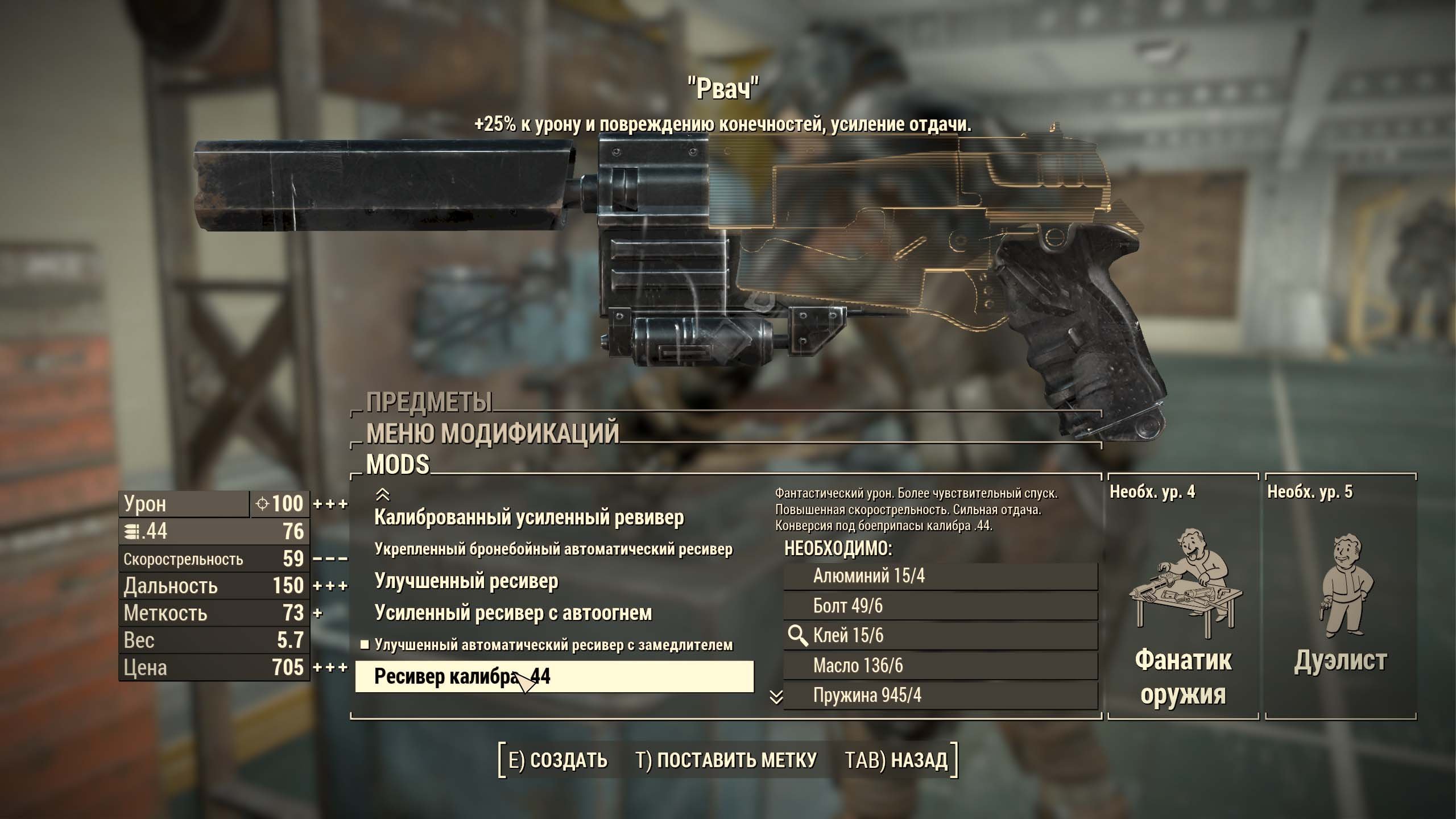
Task: Click ПОСТАВИТЬ МЕТКУ to tag components
Action: tap(726, 760)
